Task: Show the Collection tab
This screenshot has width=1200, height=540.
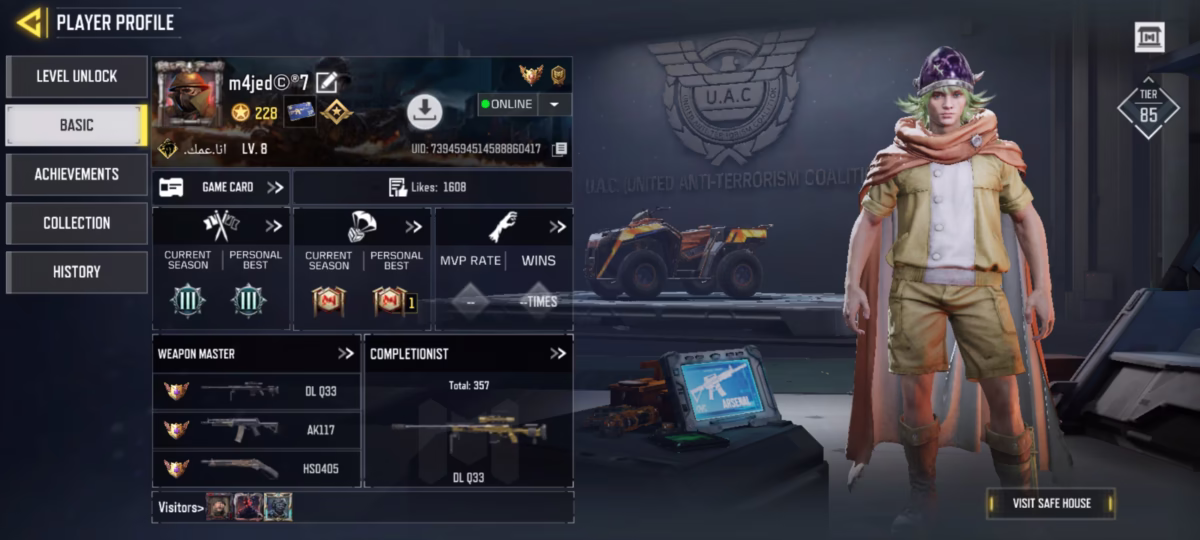Action: click(x=77, y=223)
